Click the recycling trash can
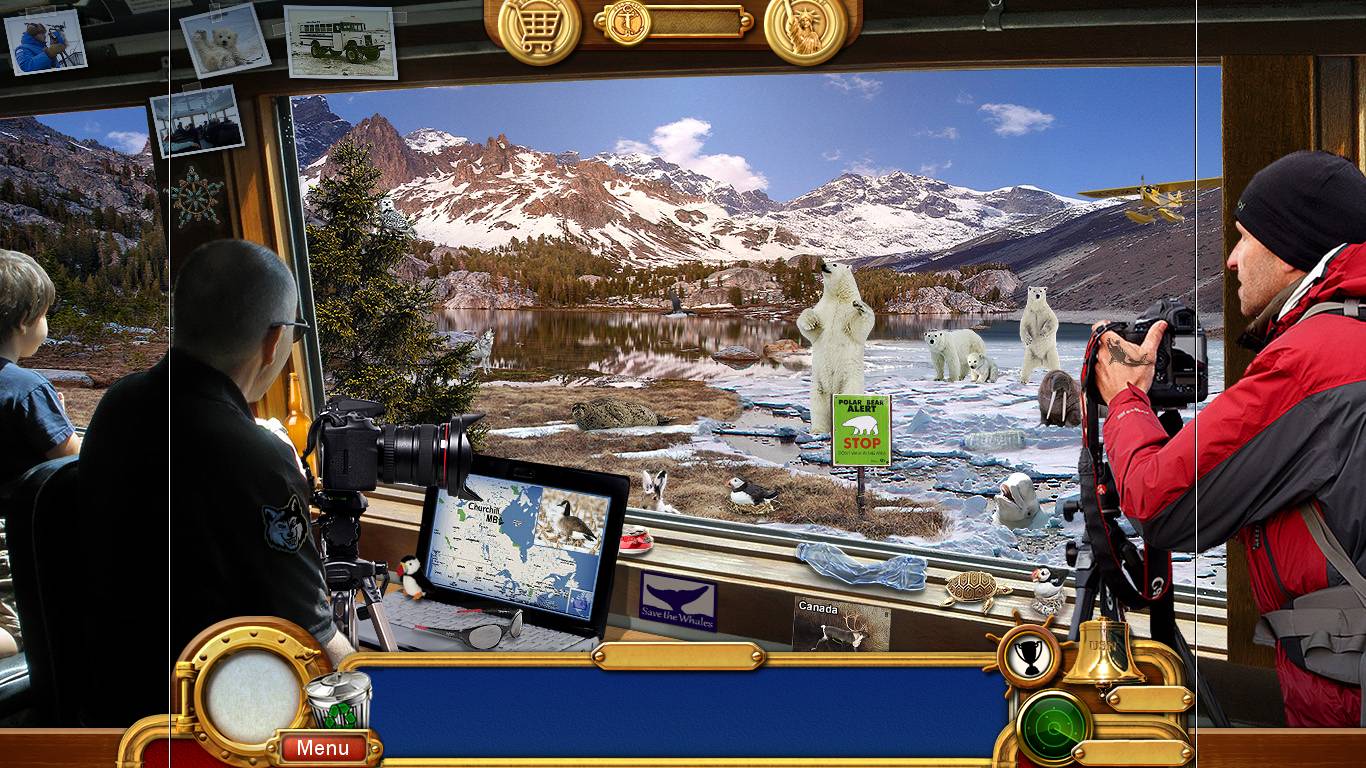The height and width of the screenshot is (768, 1366). coord(338,700)
